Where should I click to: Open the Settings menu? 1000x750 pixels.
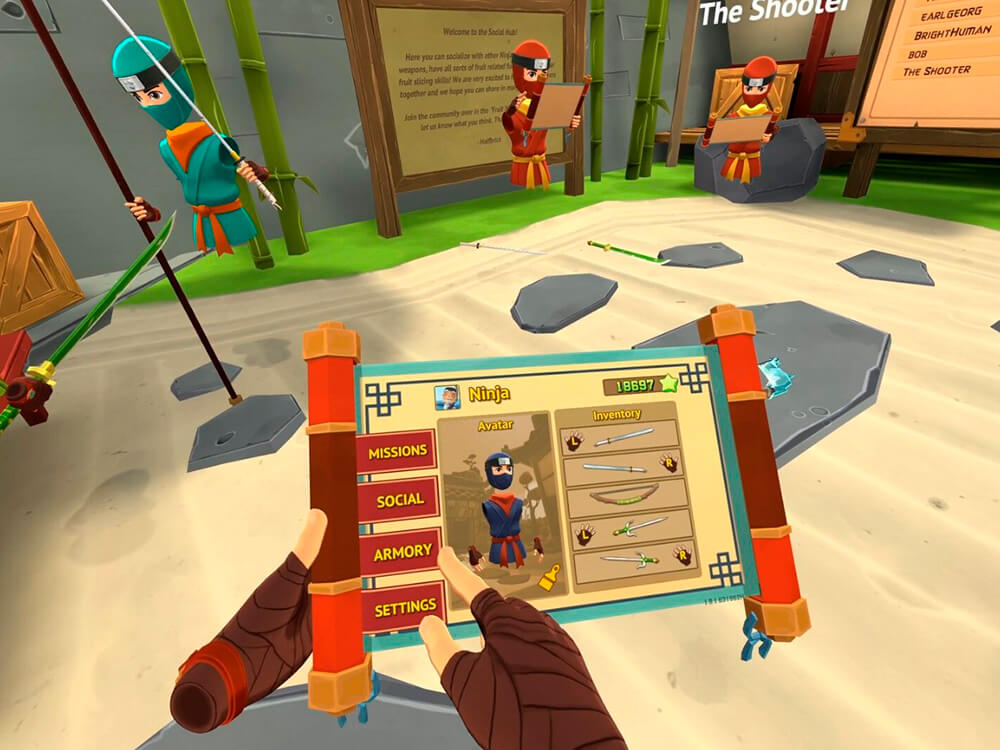(404, 606)
